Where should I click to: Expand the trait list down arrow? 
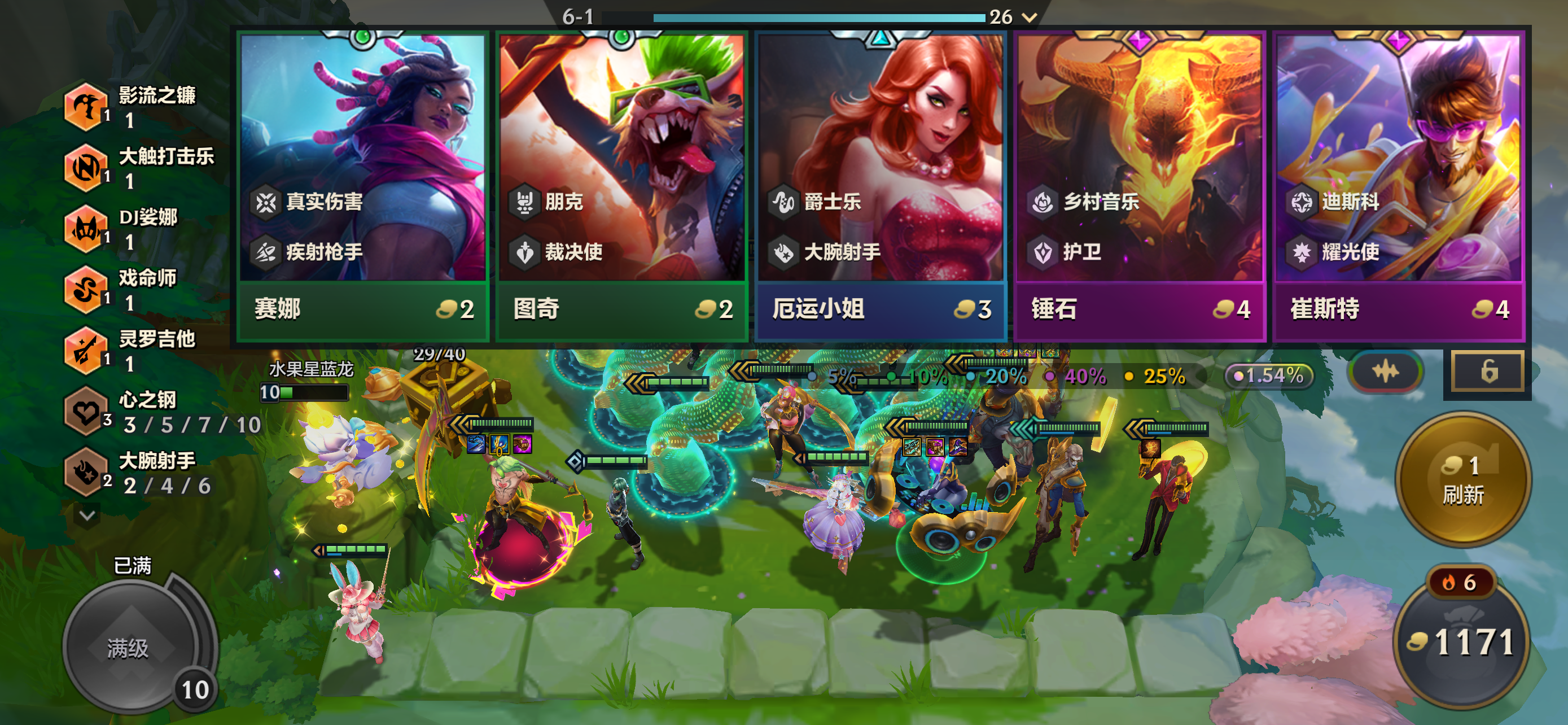87,516
